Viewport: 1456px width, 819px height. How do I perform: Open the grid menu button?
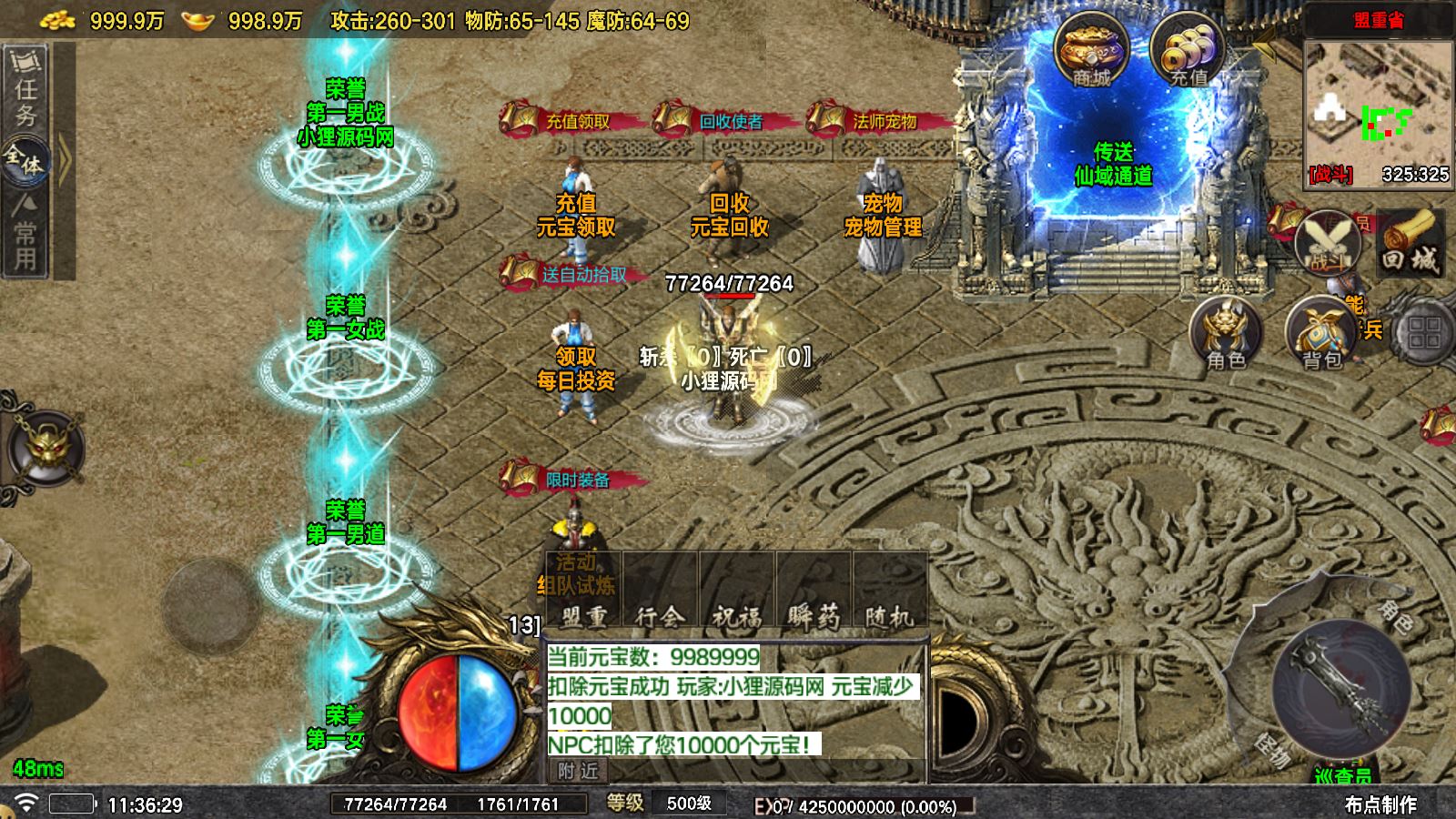1423,333
